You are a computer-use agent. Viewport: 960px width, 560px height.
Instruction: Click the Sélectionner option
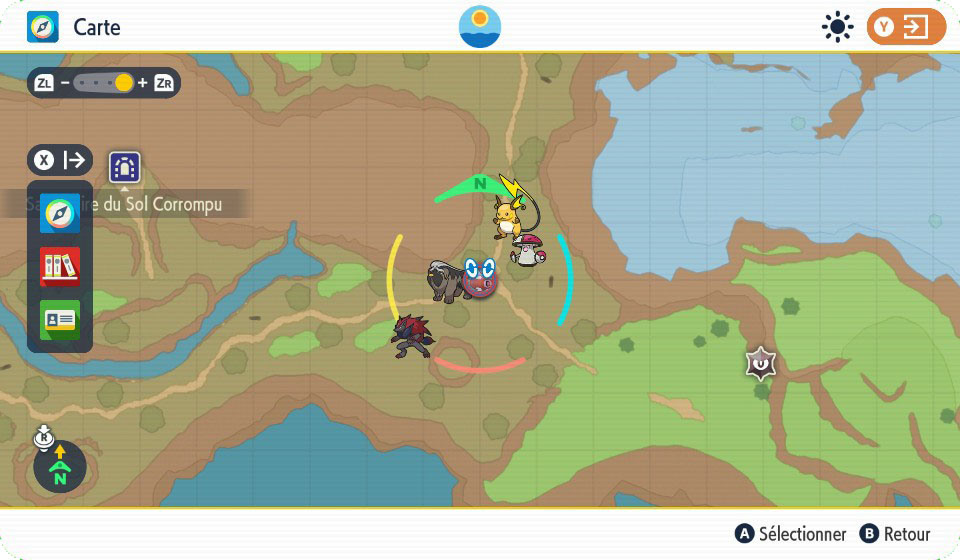pyautogui.click(x=790, y=534)
